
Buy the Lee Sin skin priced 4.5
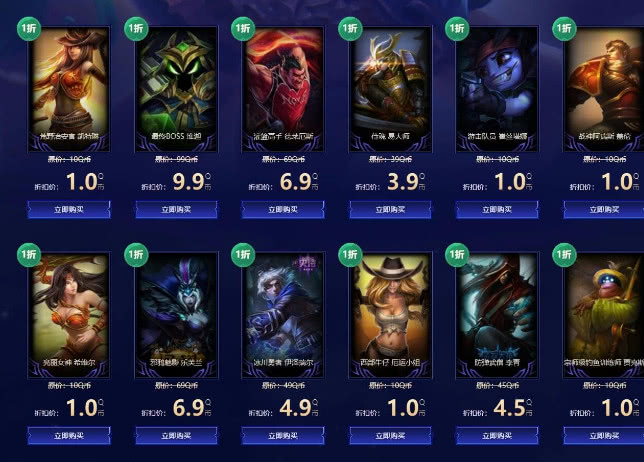tap(497, 435)
